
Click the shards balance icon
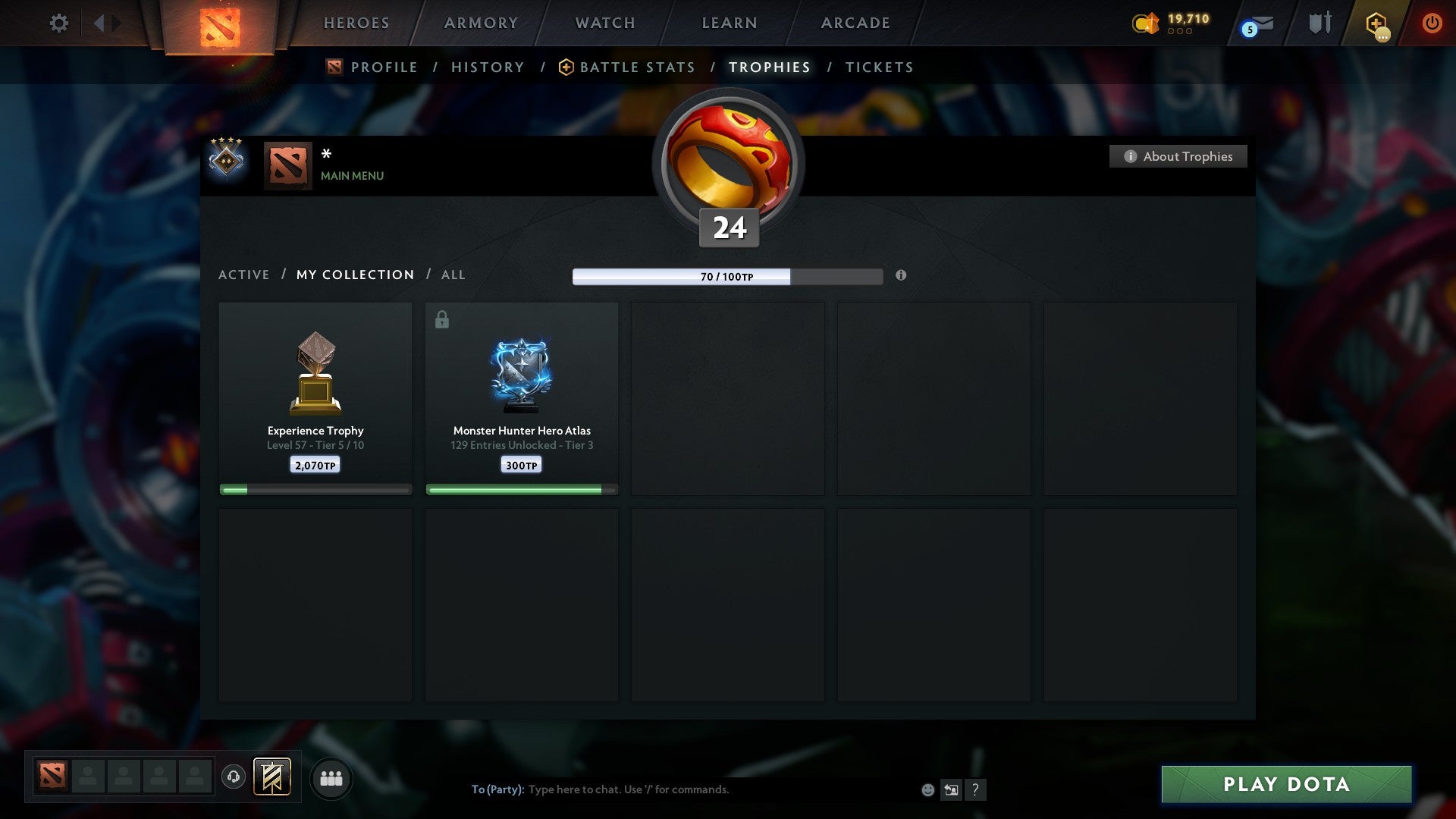click(x=1145, y=24)
